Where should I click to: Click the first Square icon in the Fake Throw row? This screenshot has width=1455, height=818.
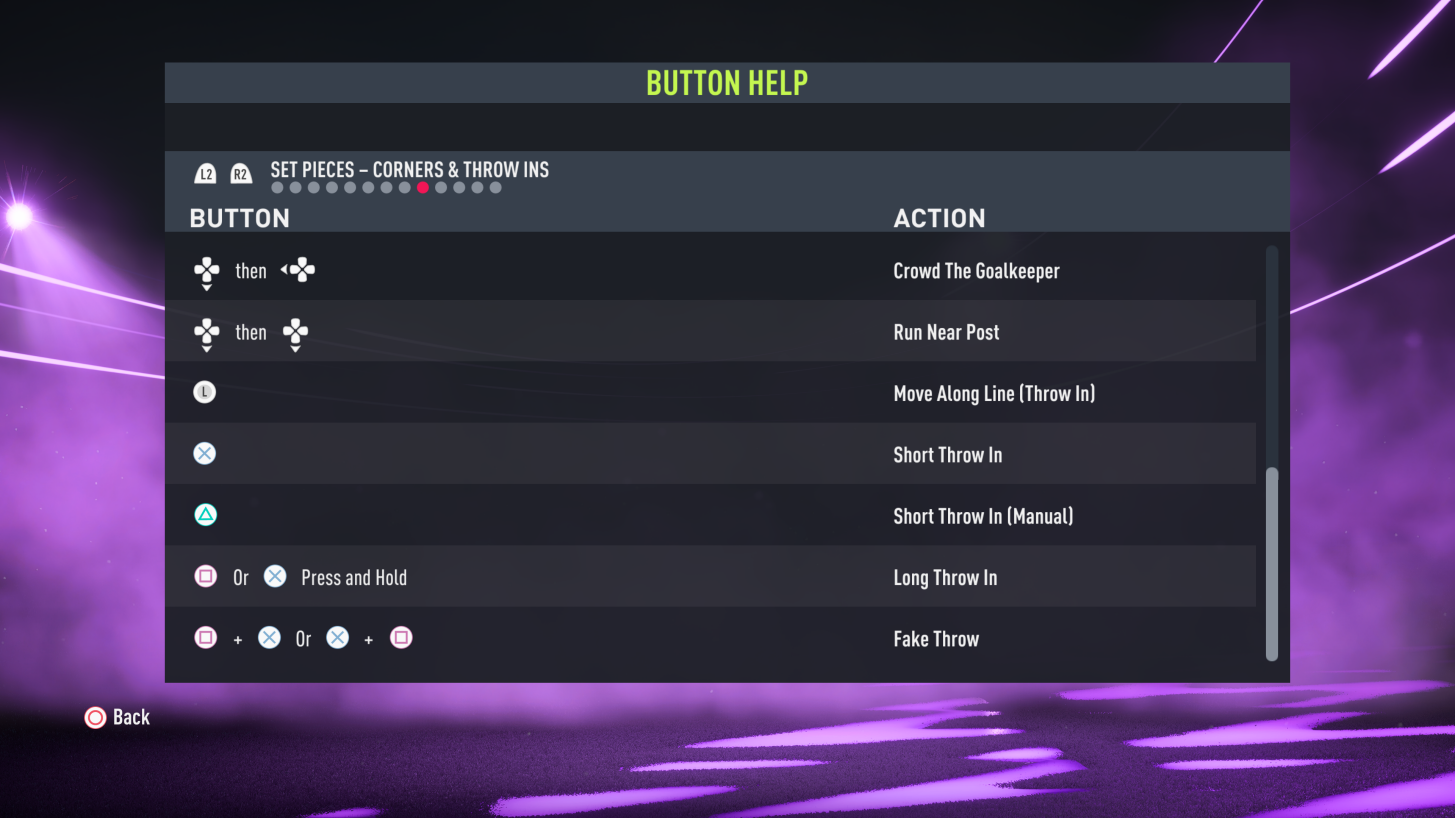pos(204,637)
